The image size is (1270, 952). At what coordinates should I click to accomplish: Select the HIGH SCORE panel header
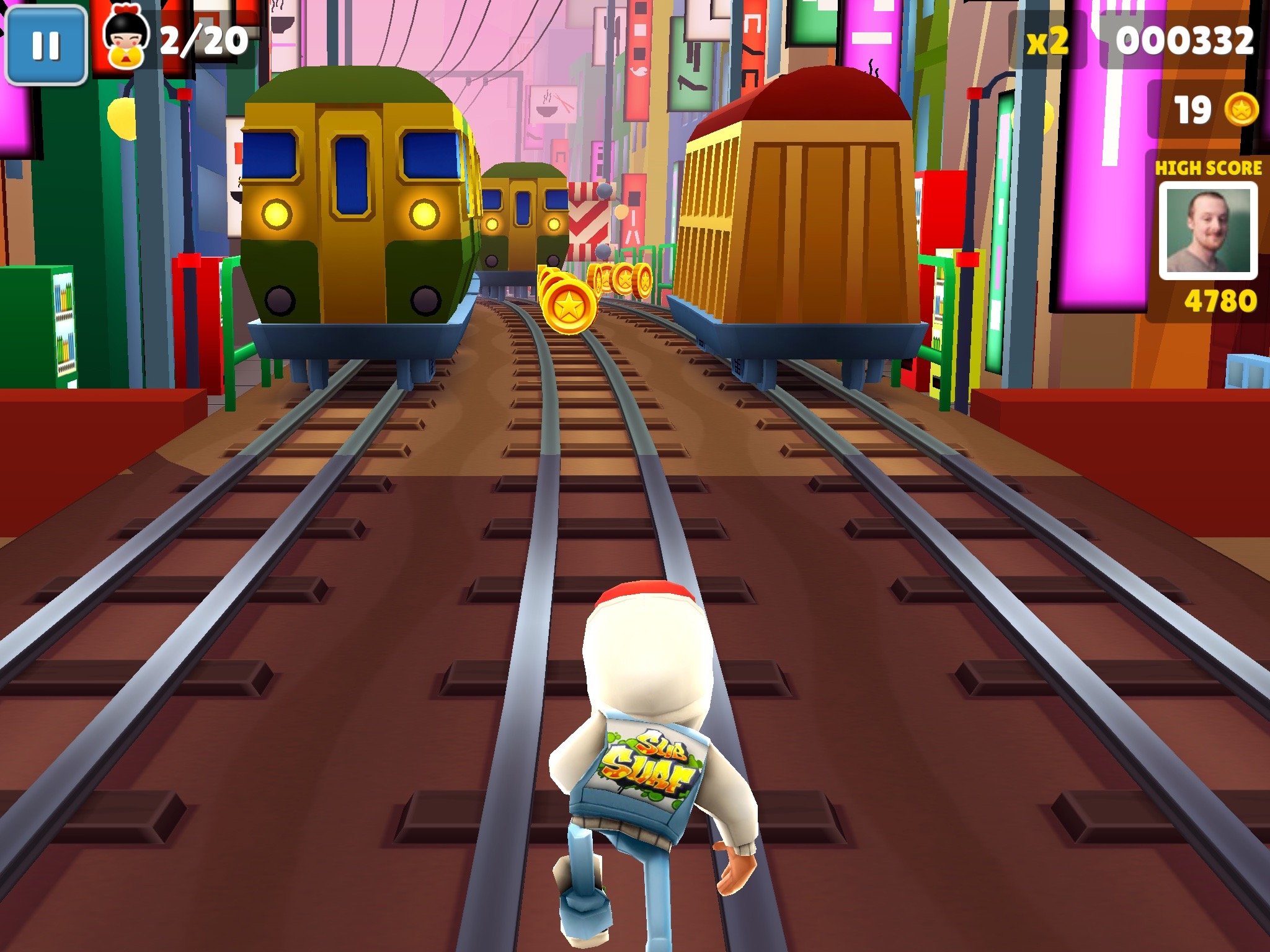coord(1208,169)
